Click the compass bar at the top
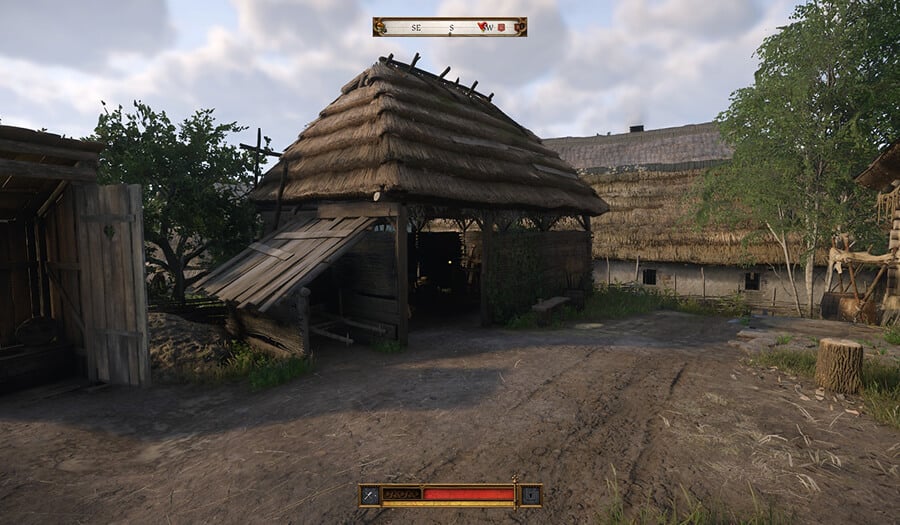Screen dimensions: 900x525 point(449,27)
